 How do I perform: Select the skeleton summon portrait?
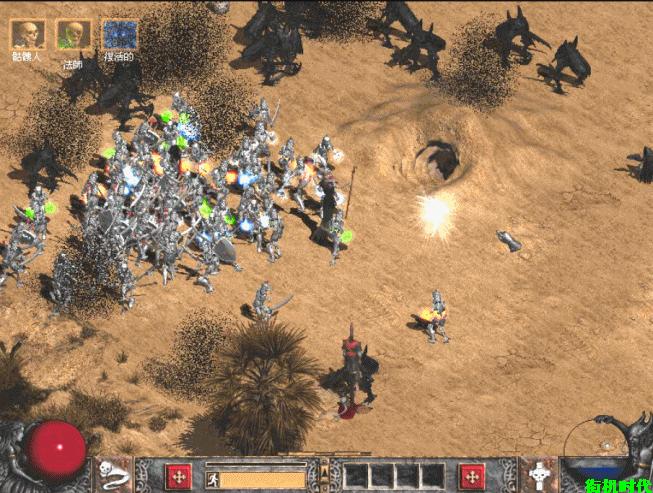click(x=27, y=34)
